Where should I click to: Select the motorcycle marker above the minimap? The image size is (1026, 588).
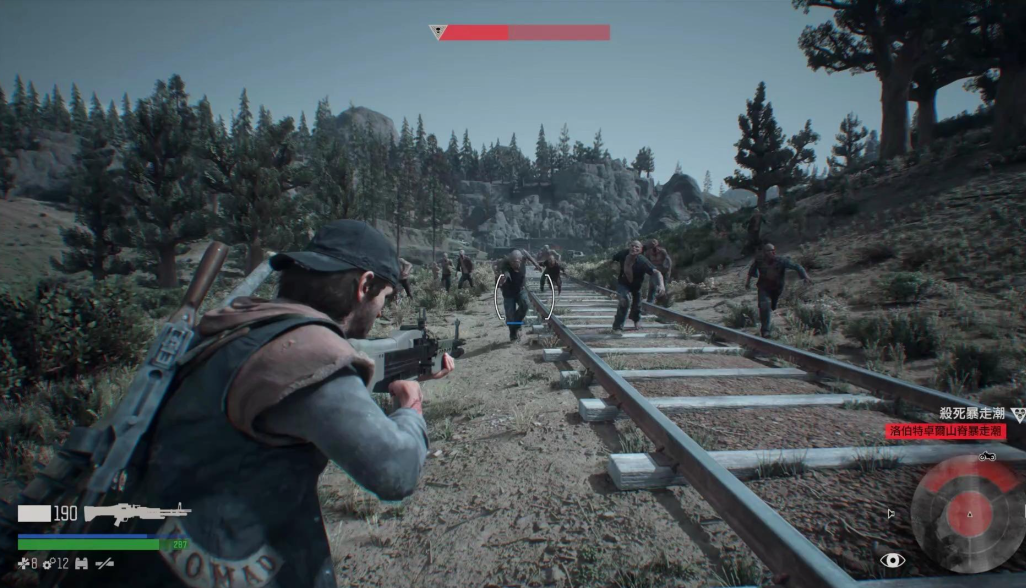(x=987, y=457)
